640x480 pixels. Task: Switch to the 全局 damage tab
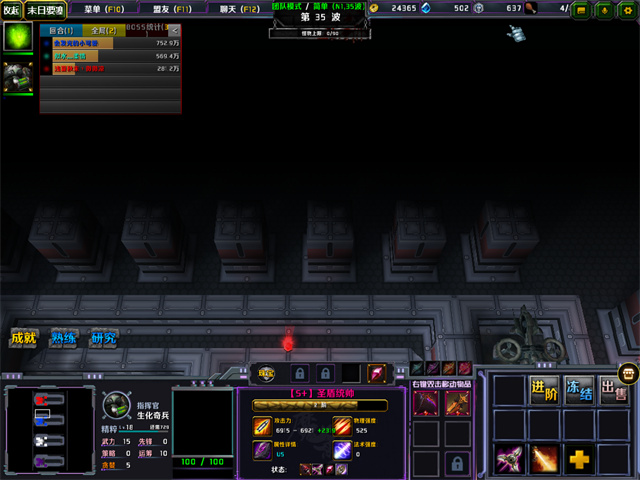click(103, 31)
